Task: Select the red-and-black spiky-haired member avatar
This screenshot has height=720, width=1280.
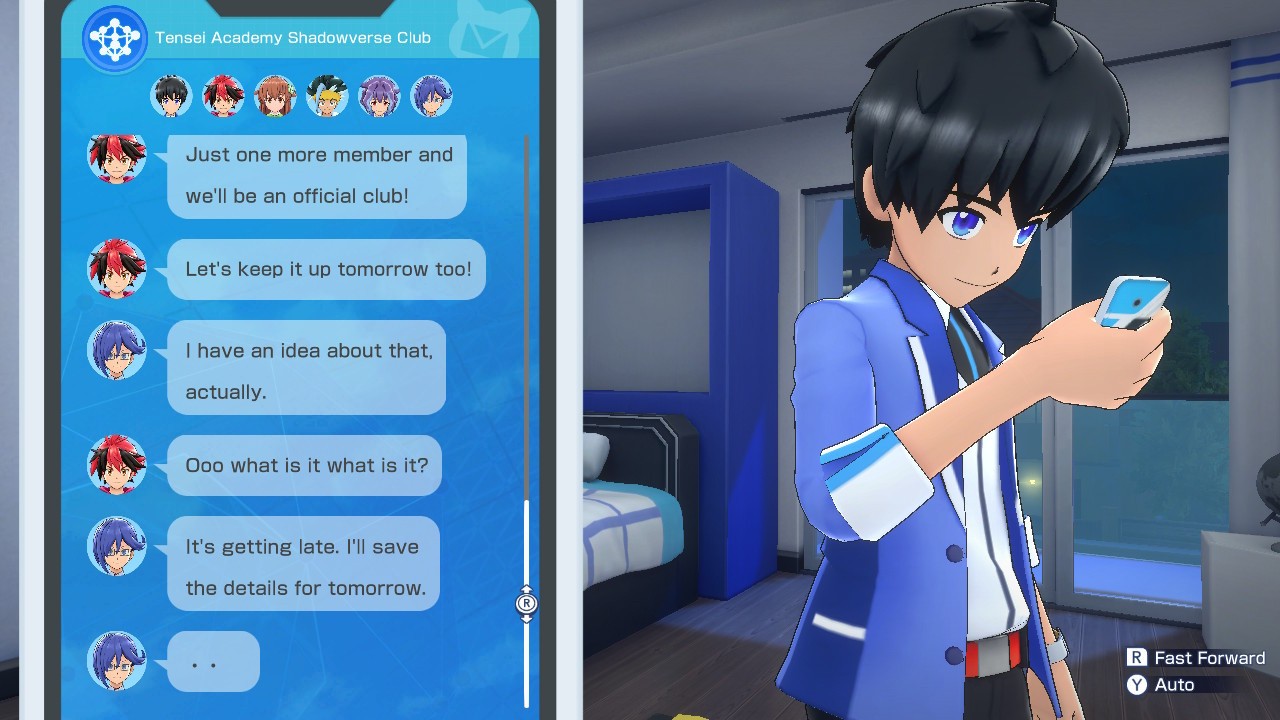Action: pyautogui.click(x=223, y=96)
